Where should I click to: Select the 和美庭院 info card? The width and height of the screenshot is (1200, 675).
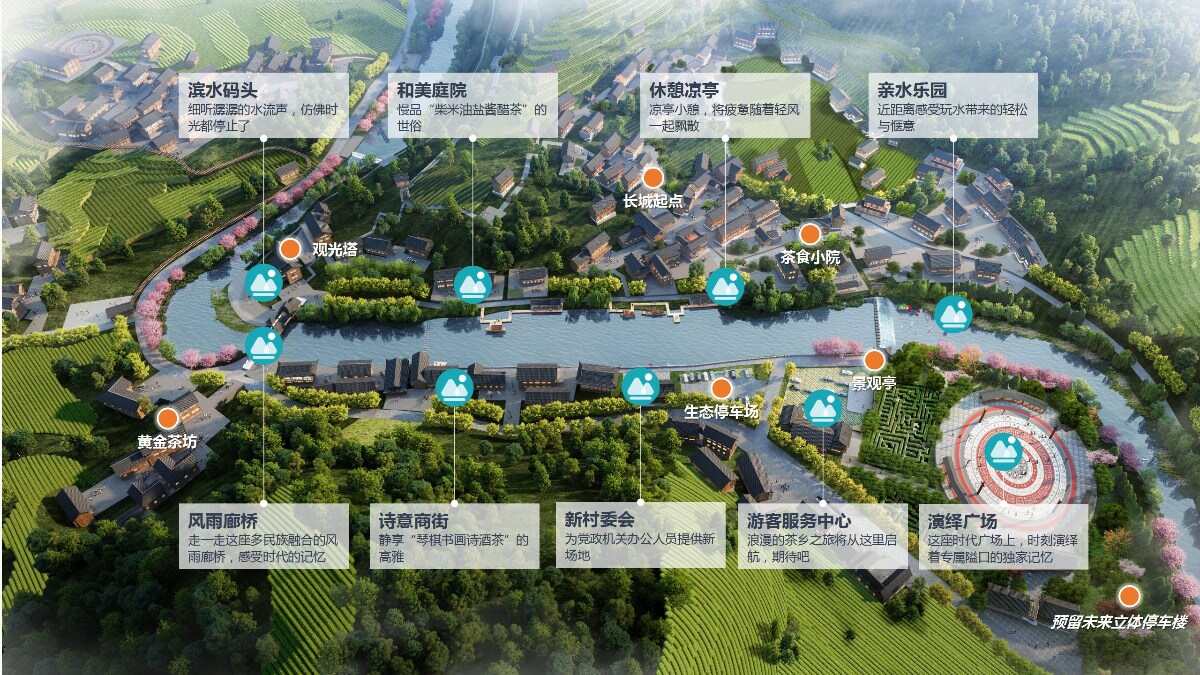point(472,105)
